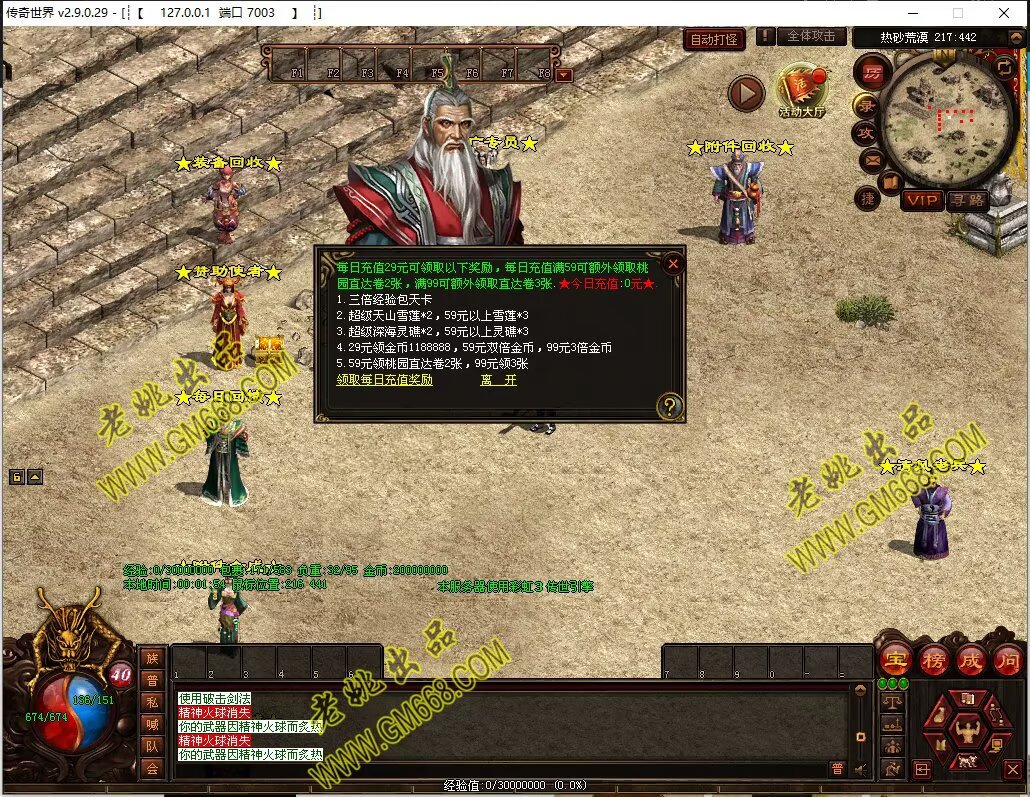The height and width of the screenshot is (797, 1030).
Task: Switch chat to the 私 private channel
Action: pyautogui.click(x=151, y=701)
